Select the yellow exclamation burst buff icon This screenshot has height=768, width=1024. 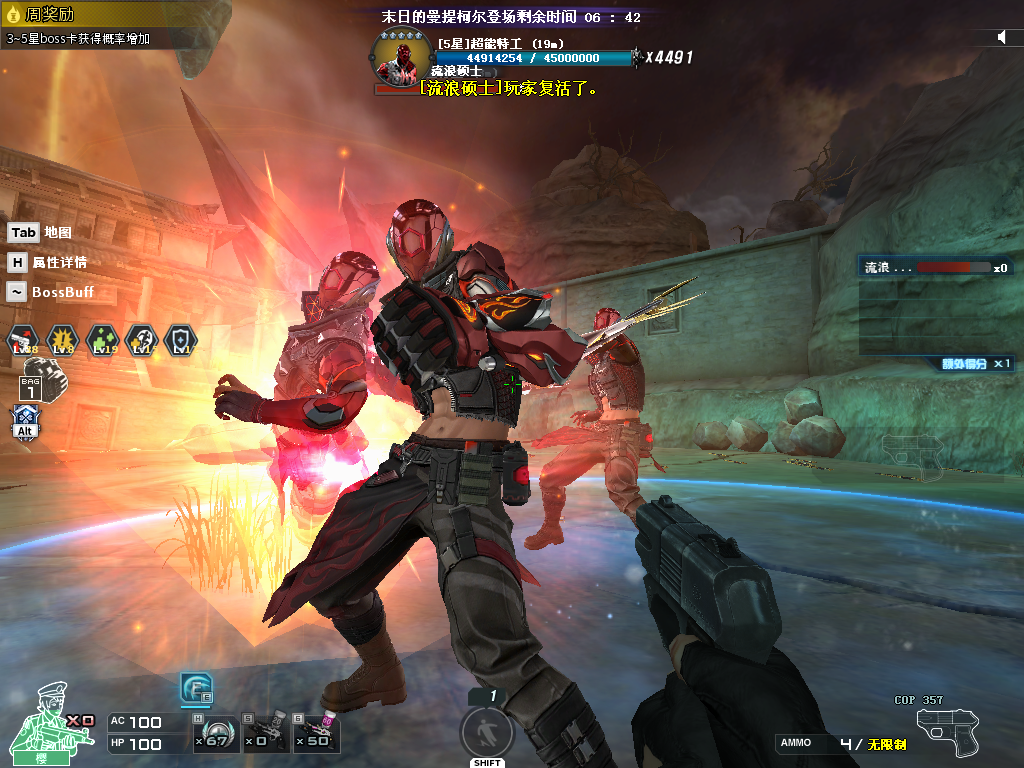tap(62, 341)
